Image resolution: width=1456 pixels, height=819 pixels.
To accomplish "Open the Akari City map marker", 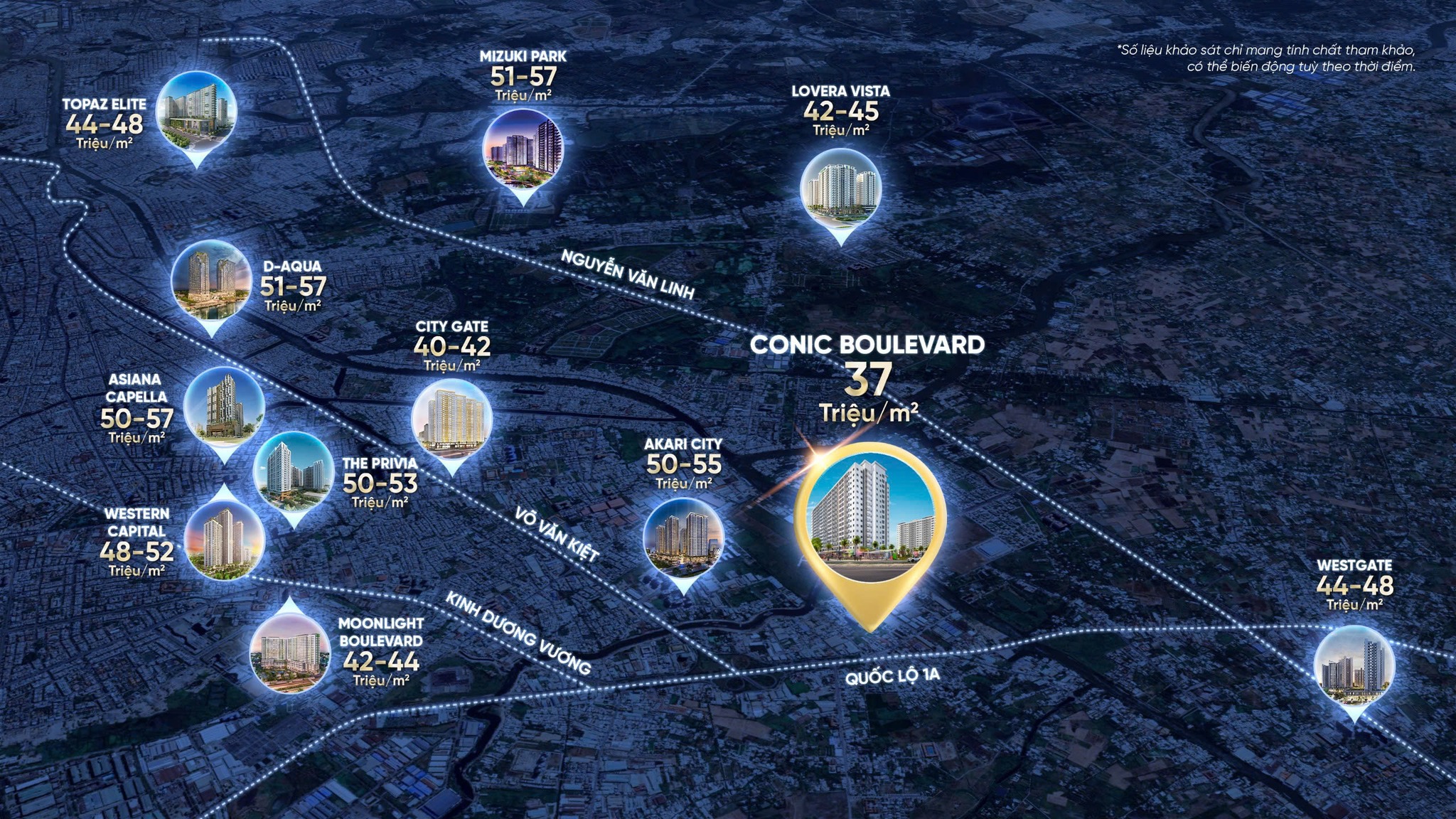I will (683, 537).
